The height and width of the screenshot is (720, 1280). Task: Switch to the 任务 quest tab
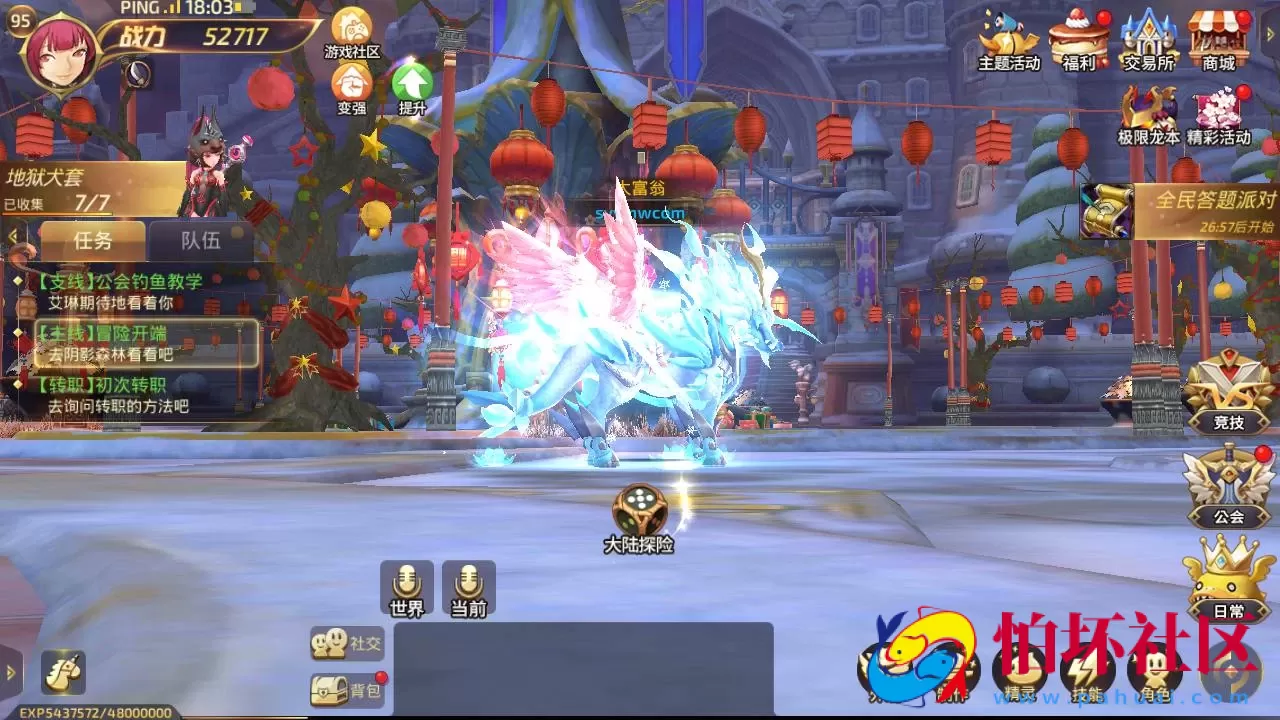92,240
